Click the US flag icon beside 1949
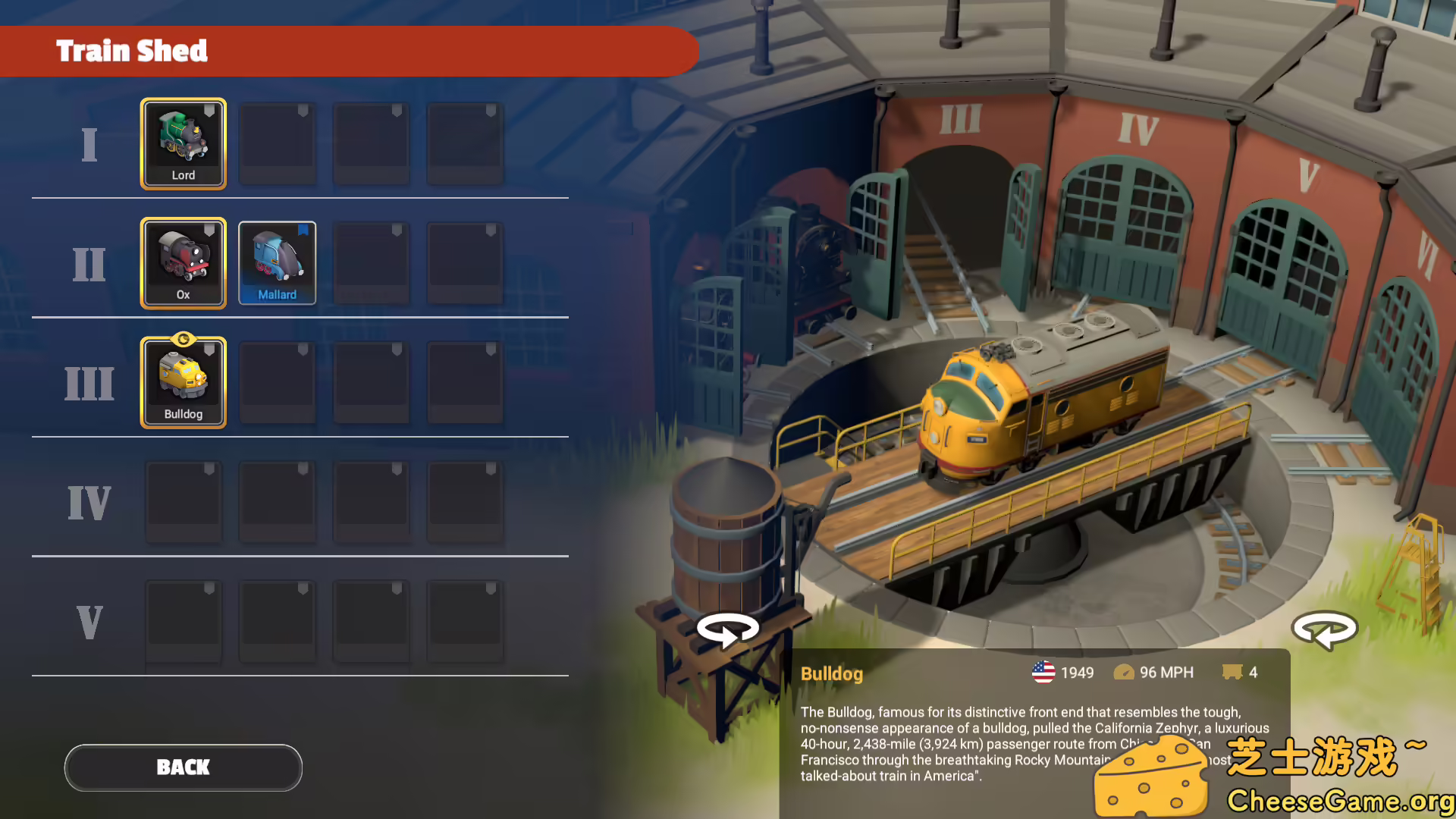Viewport: 1456px width, 819px height. coord(1043,672)
